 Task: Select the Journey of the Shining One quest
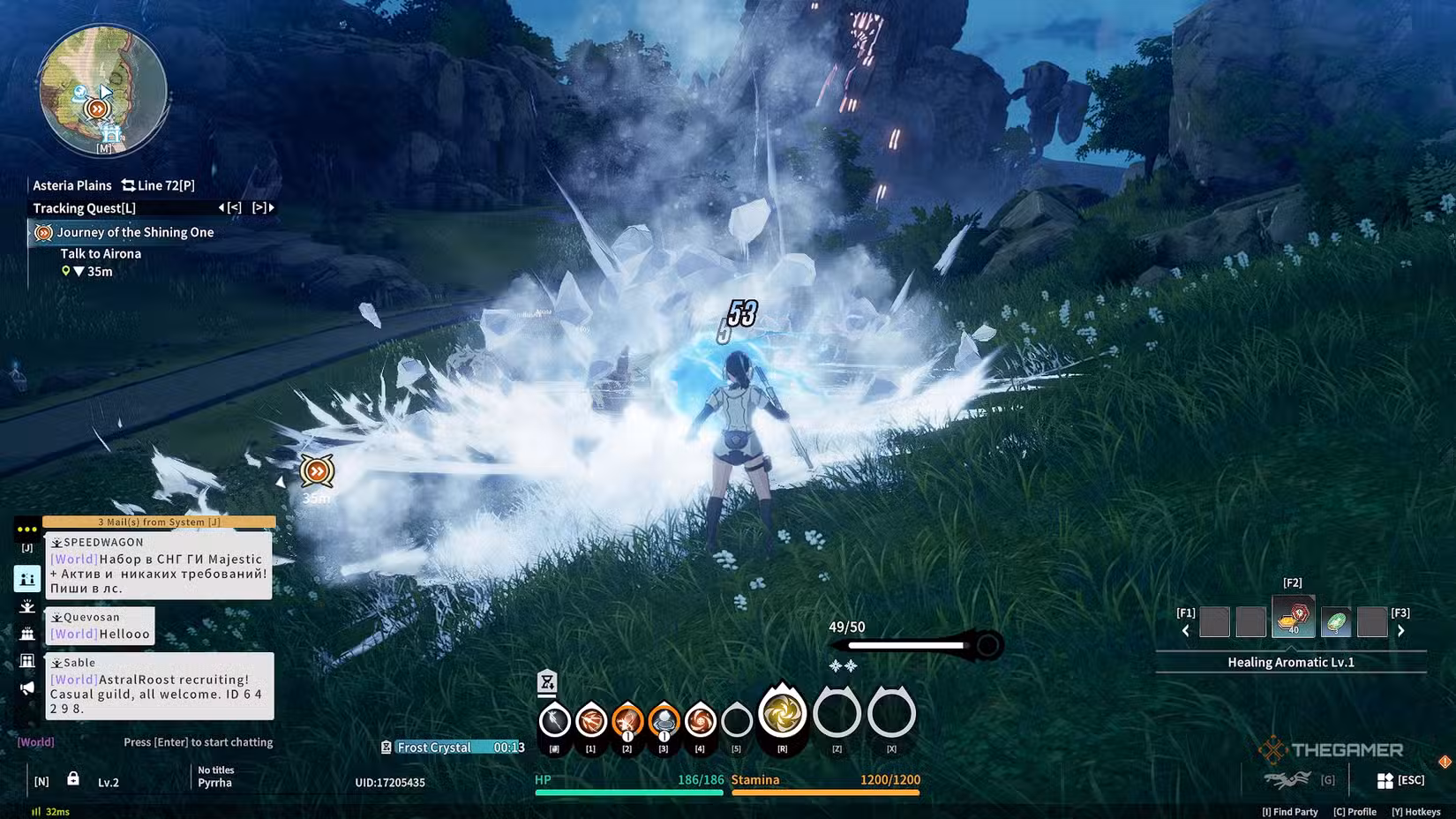pyautogui.click(x=135, y=232)
